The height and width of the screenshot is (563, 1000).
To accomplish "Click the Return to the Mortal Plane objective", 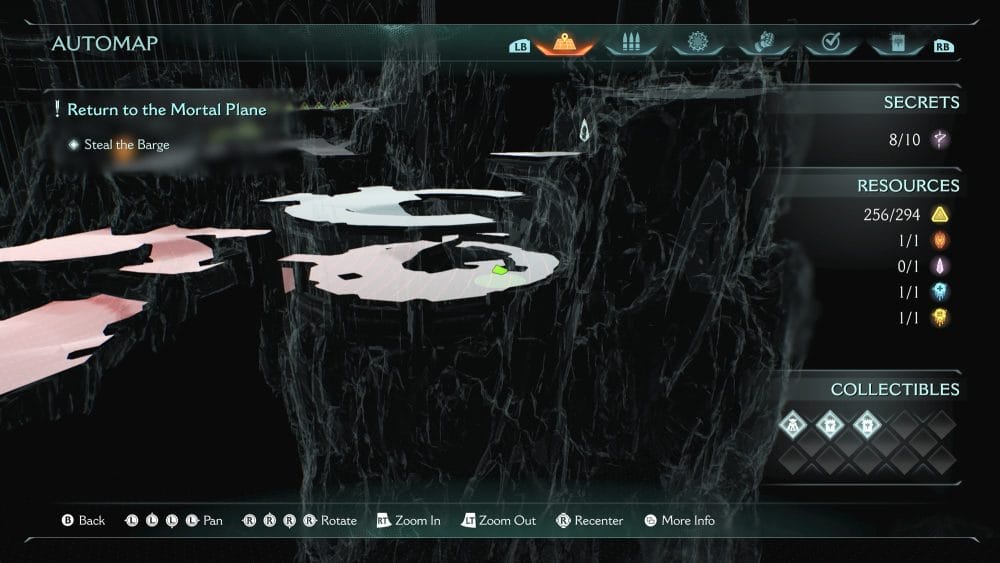I will 166,110.
